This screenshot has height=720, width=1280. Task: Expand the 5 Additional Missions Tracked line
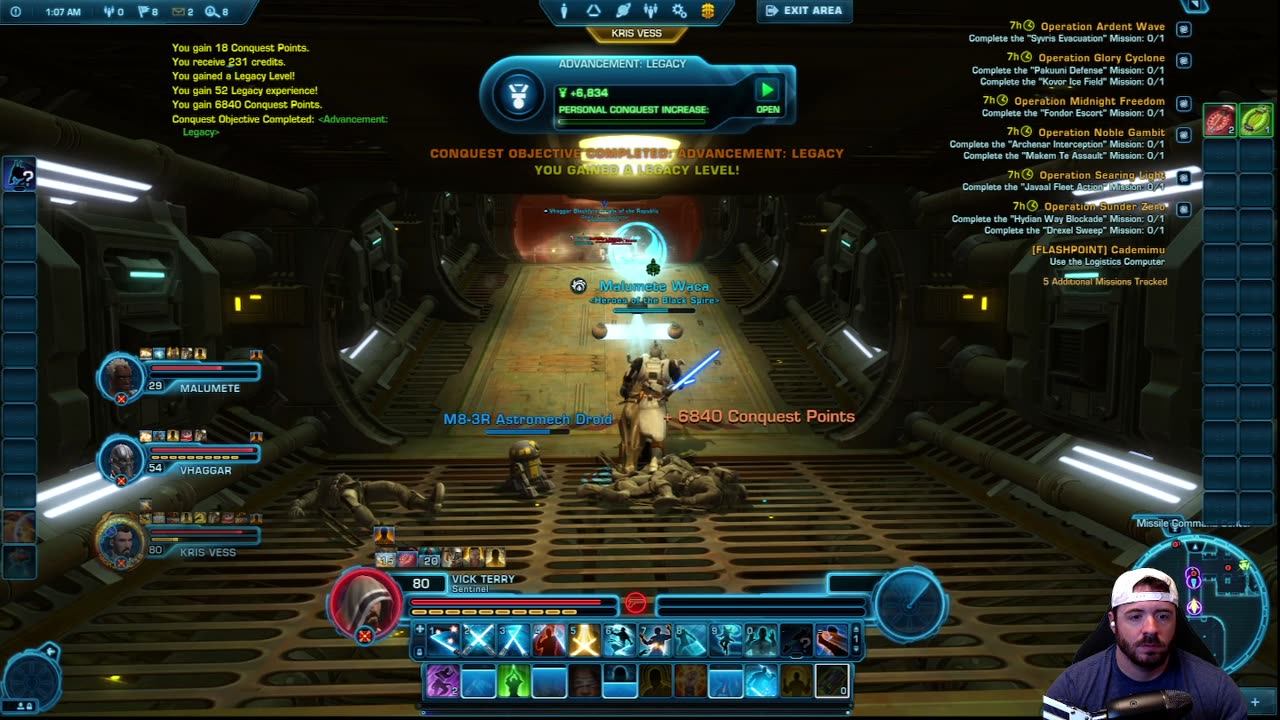coord(1104,282)
